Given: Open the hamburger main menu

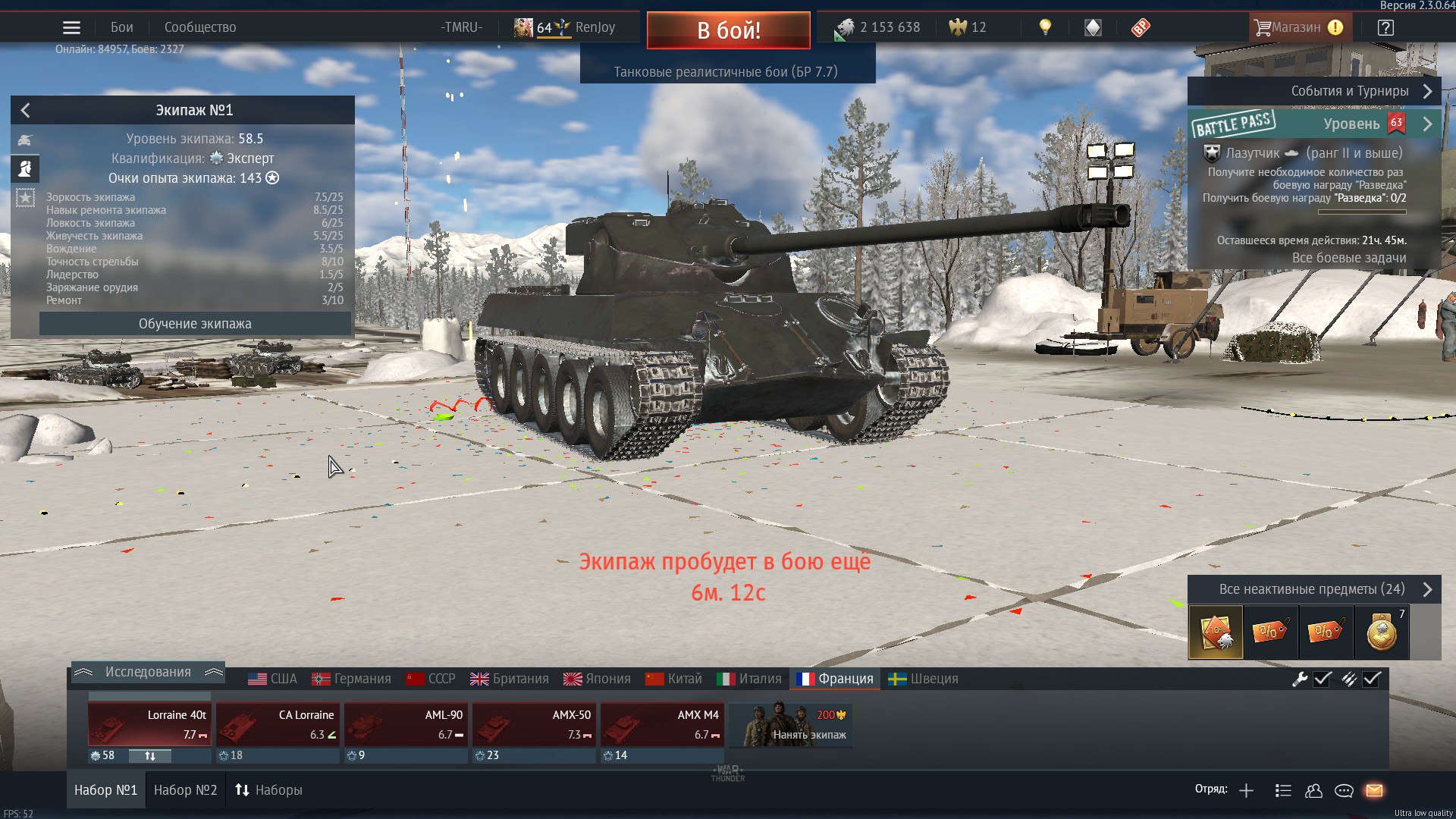Looking at the screenshot, I should [x=71, y=28].
